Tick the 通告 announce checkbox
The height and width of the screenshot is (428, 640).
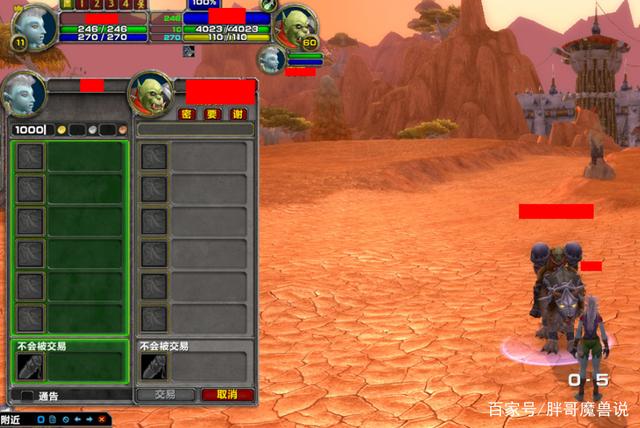click(27, 396)
